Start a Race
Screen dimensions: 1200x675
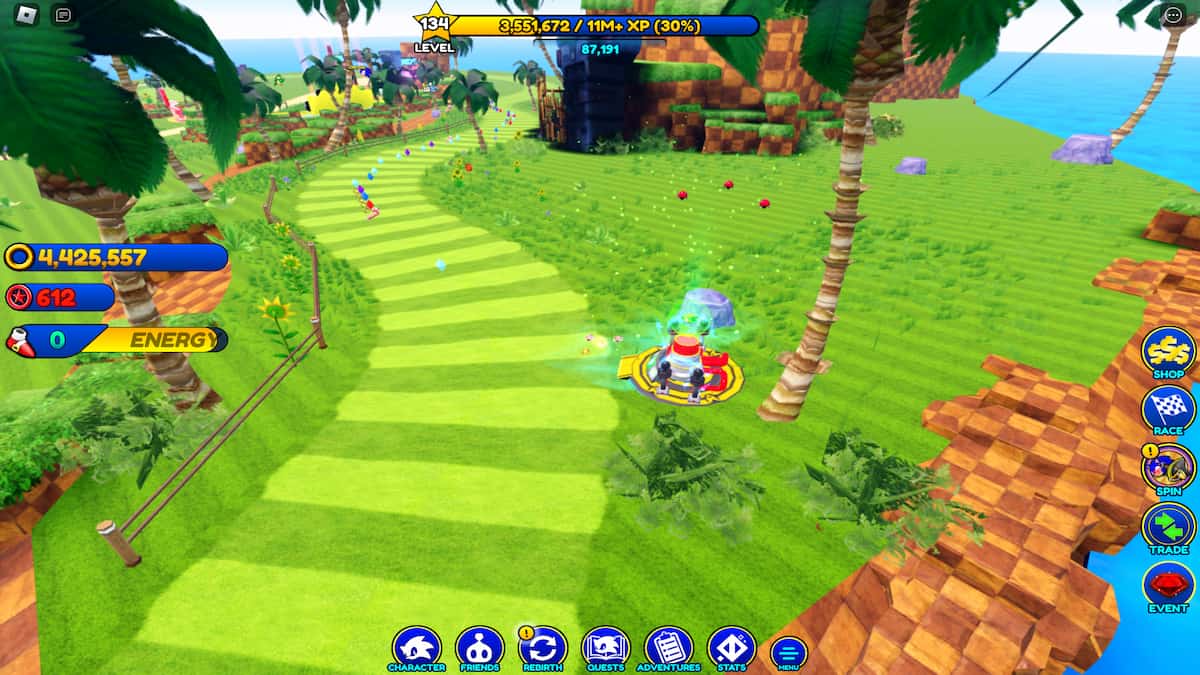click(1168, 409)
